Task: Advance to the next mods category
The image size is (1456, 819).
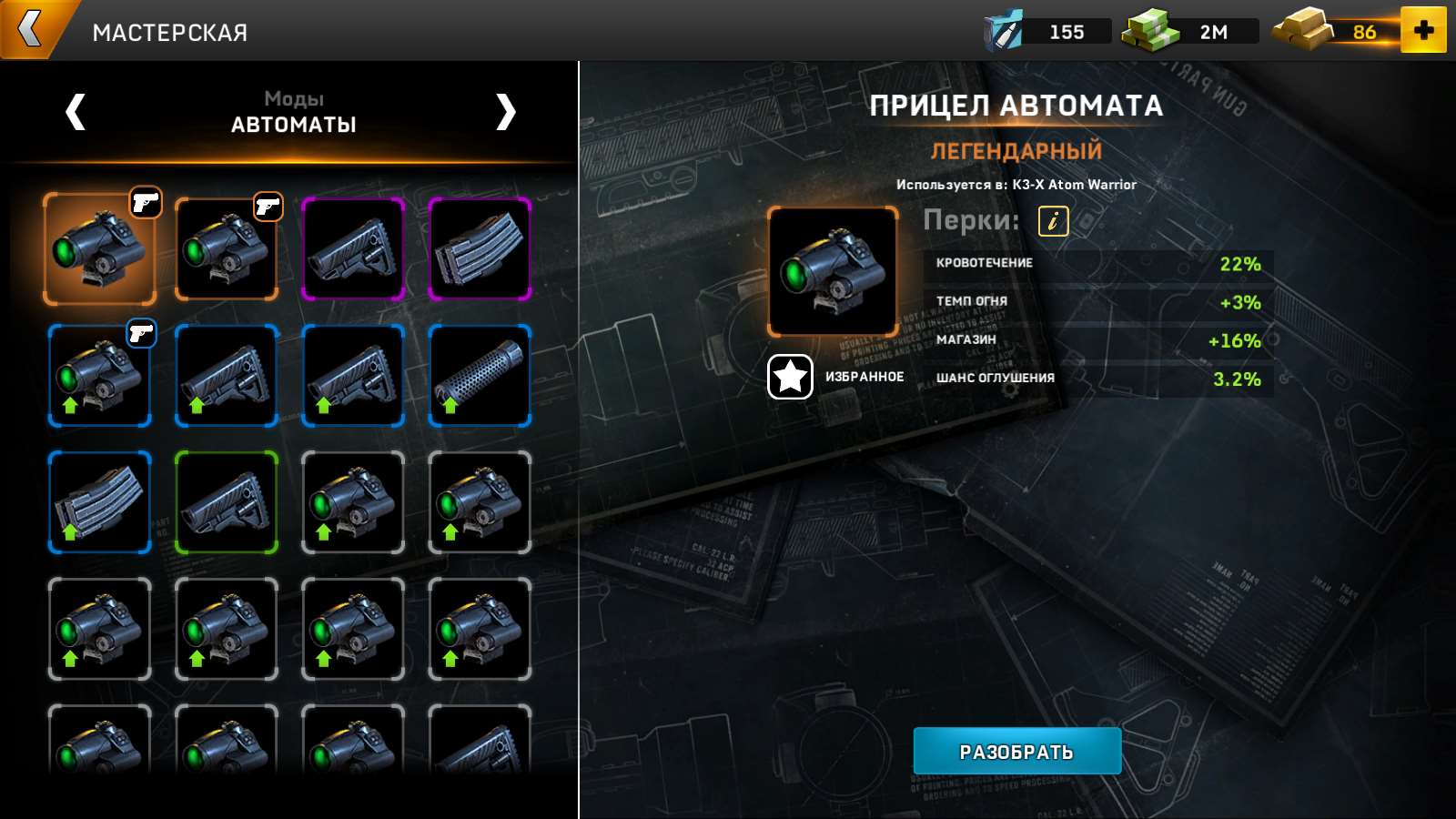Action: tap(508, 113)
